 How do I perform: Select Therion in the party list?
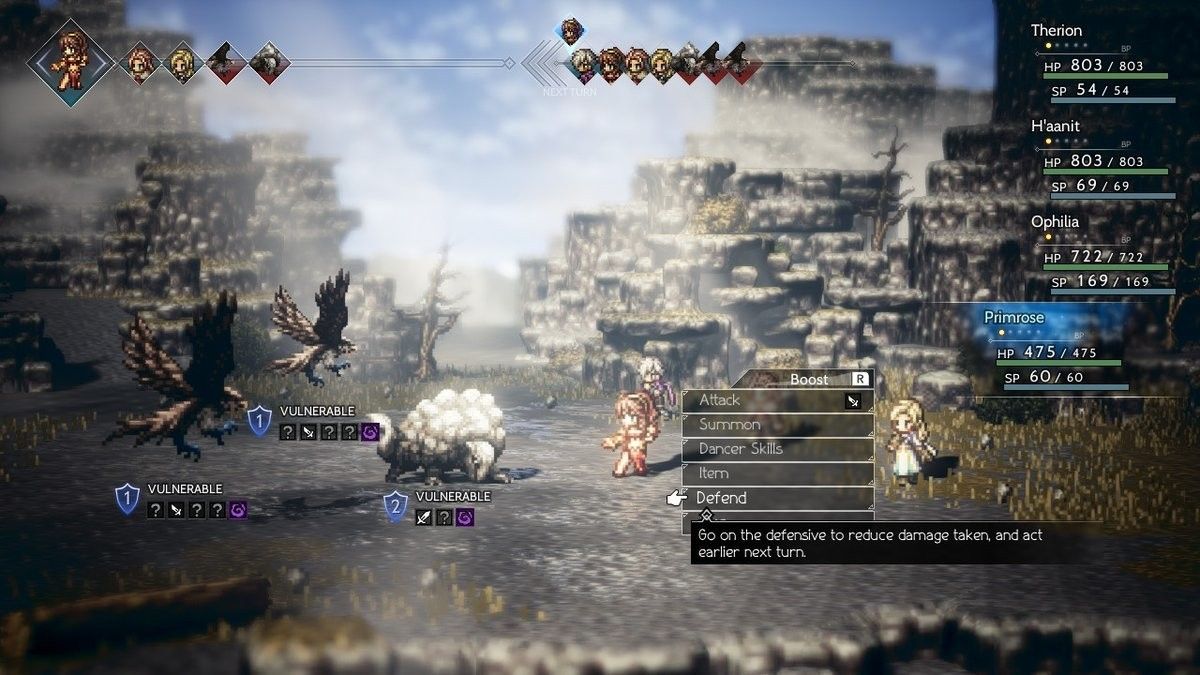coord(1102,62)
